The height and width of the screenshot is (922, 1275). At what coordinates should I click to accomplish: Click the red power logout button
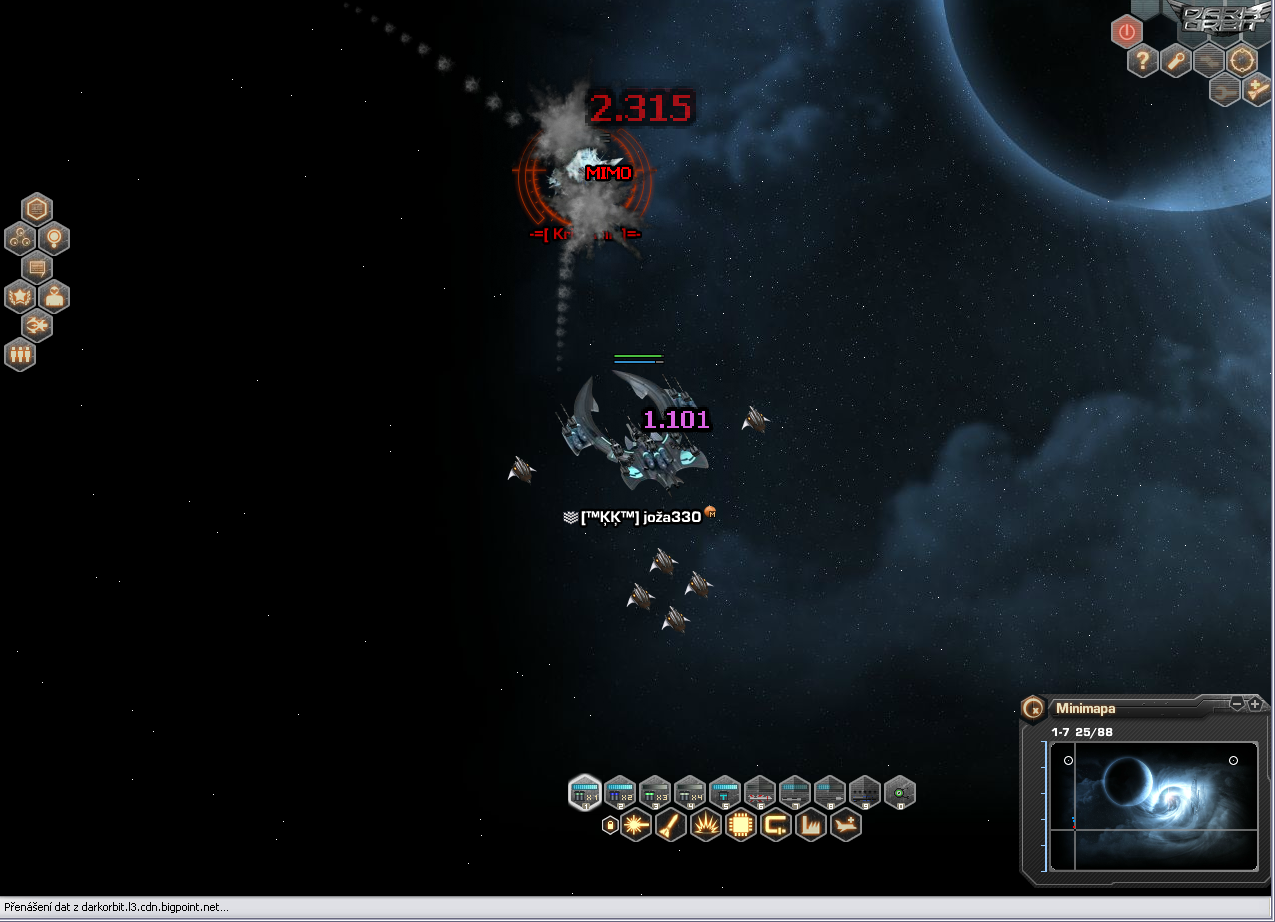[1127, 32]
